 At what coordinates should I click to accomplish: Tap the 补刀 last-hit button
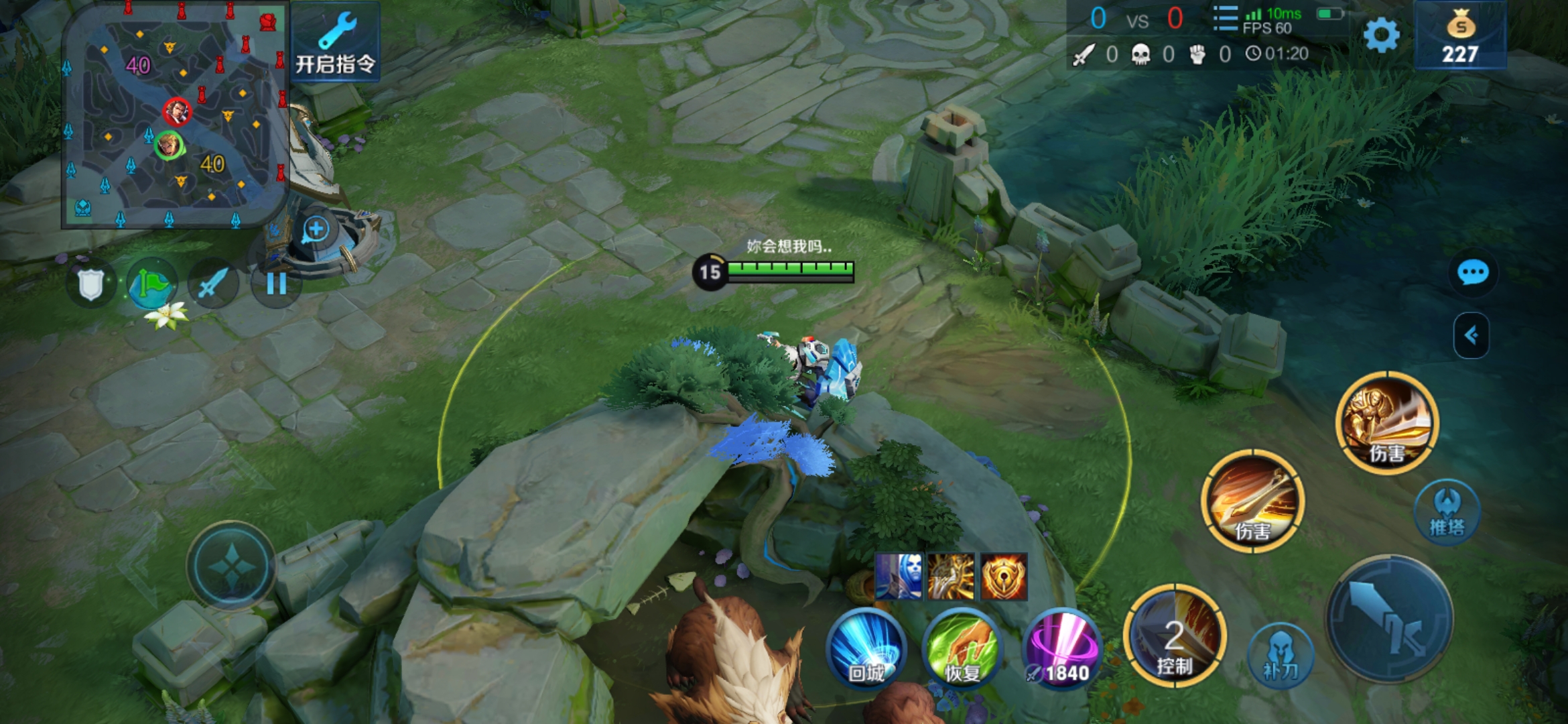[1280, 655]
